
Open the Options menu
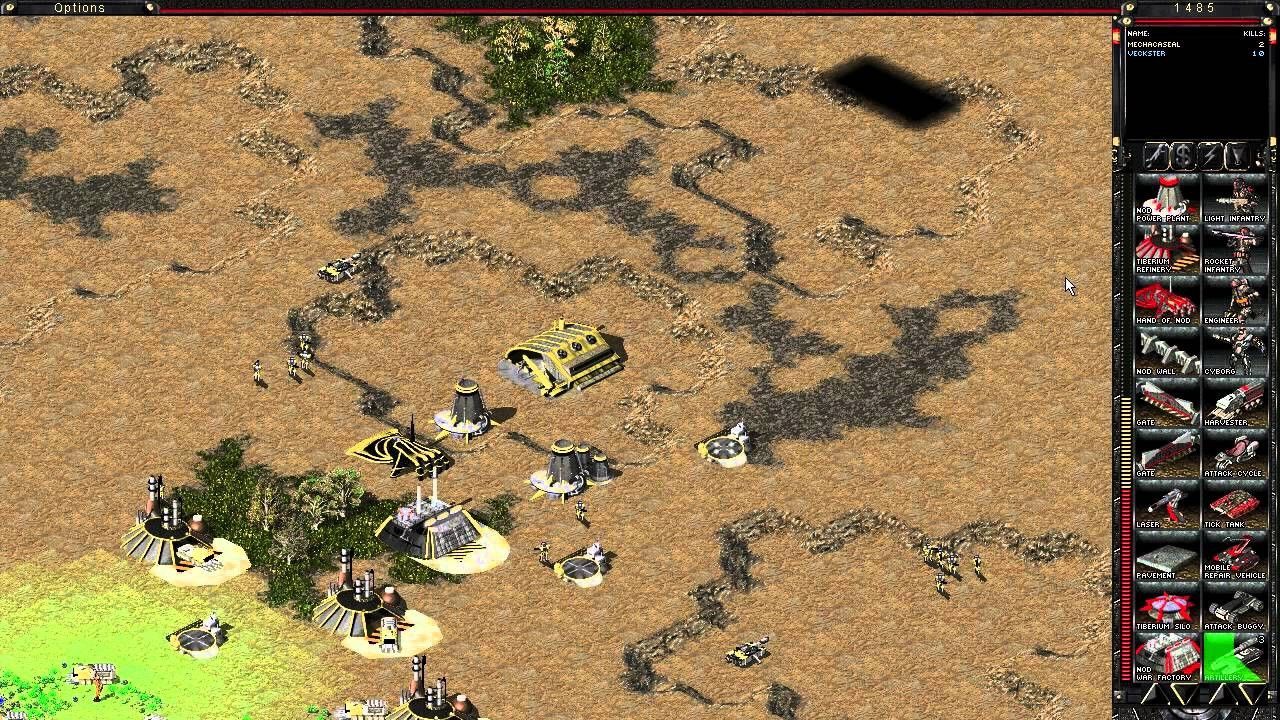(79, 8)
